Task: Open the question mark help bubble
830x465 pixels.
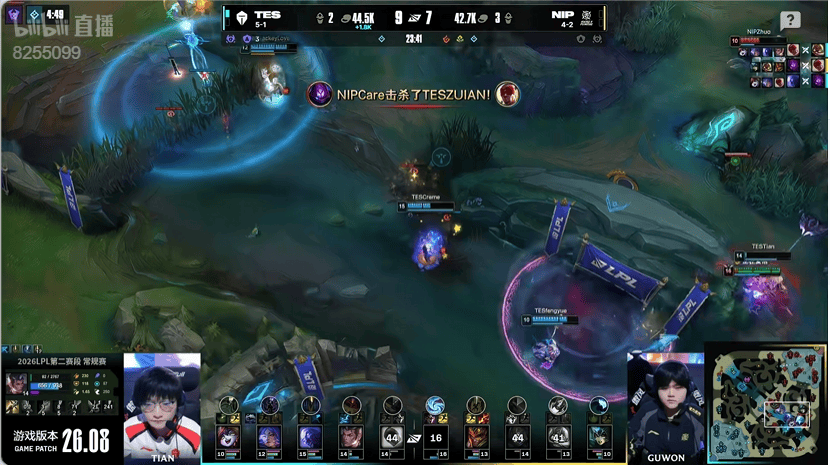Action: [x=790, y=20]
